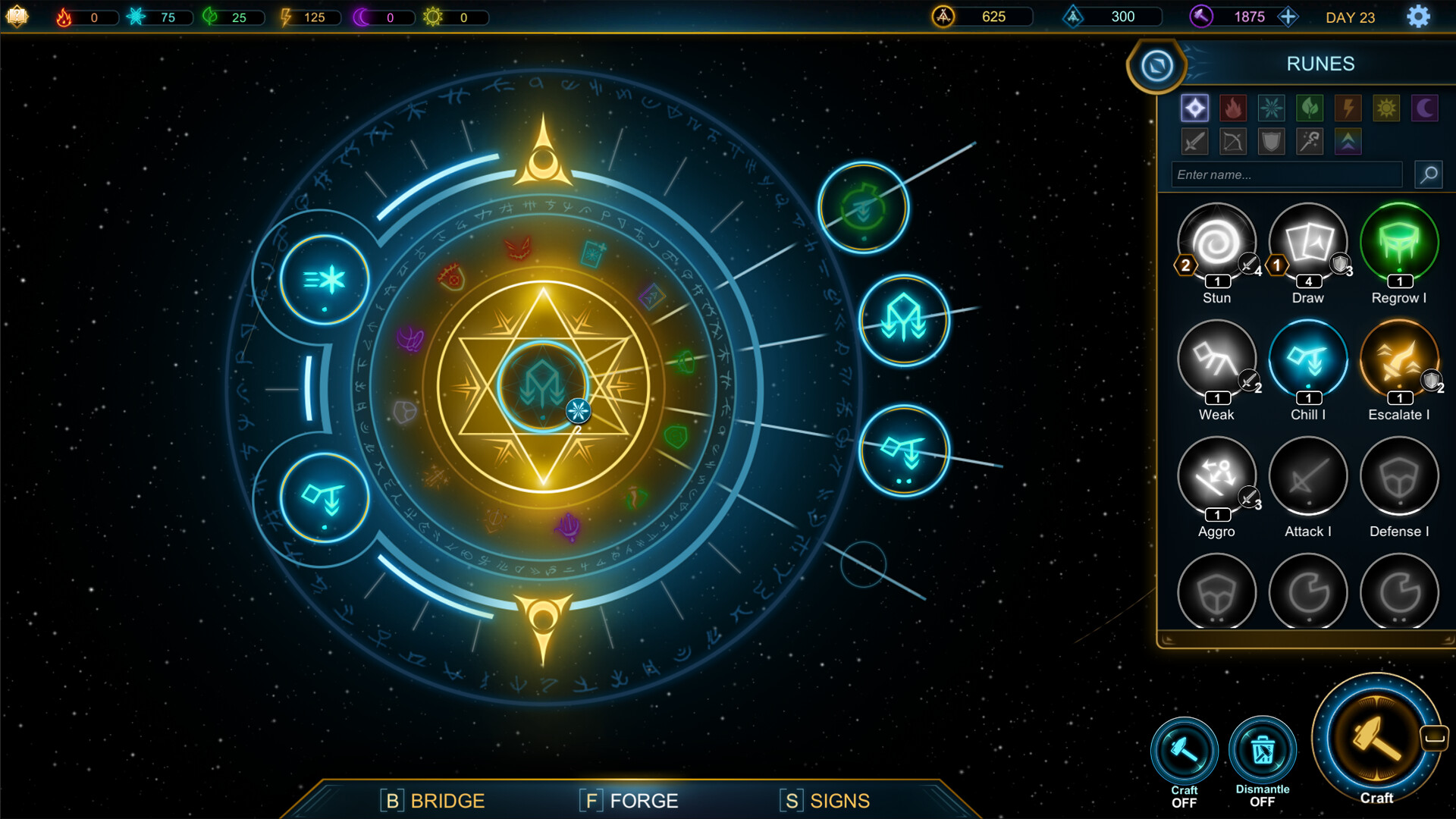Select the moon element rune filter
Image resolution: width=1456 pixels, height=819 pixels.
click(x=1424, y=108)
